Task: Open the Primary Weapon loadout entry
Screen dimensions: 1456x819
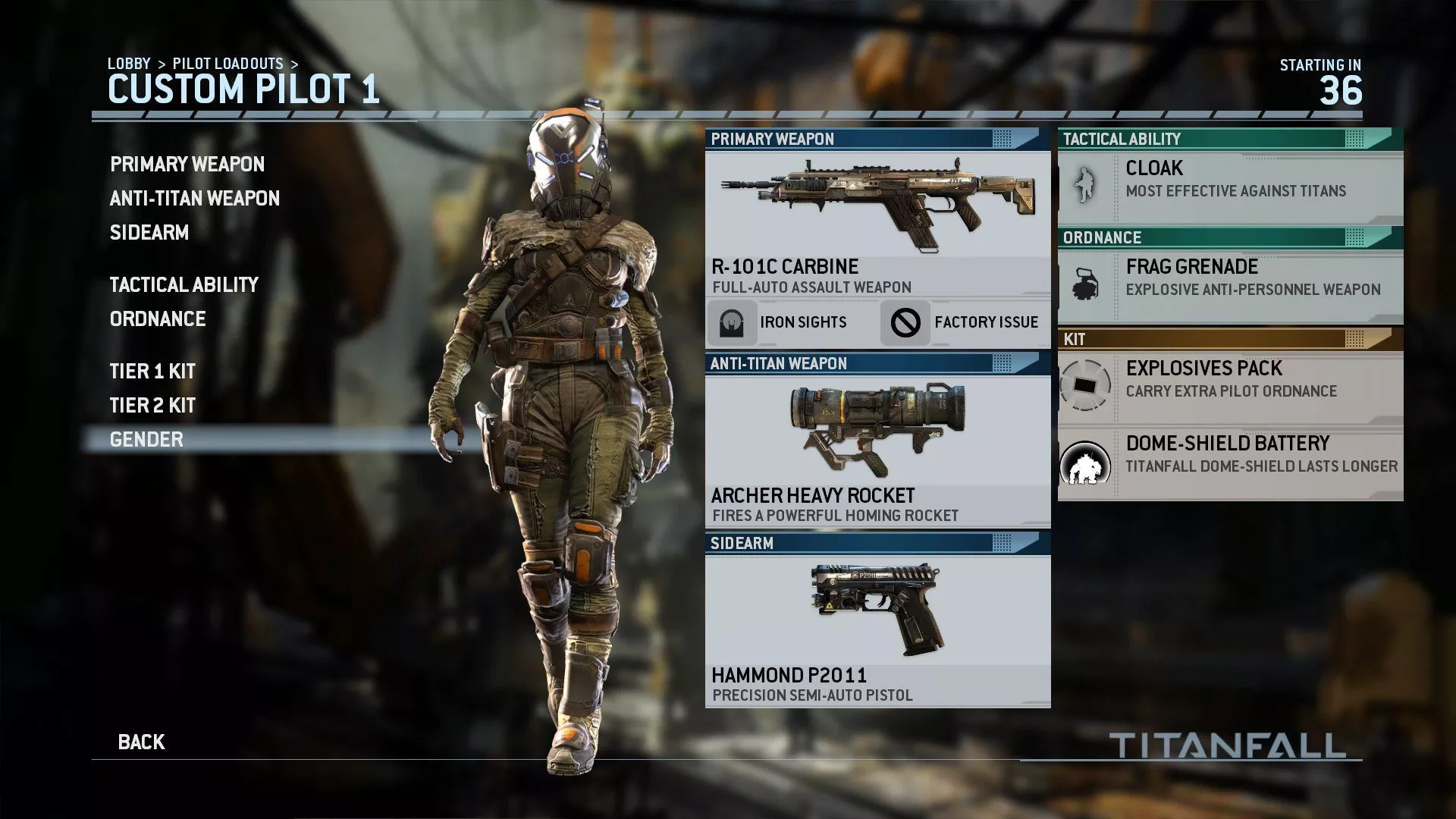Action: coord(187,165)
